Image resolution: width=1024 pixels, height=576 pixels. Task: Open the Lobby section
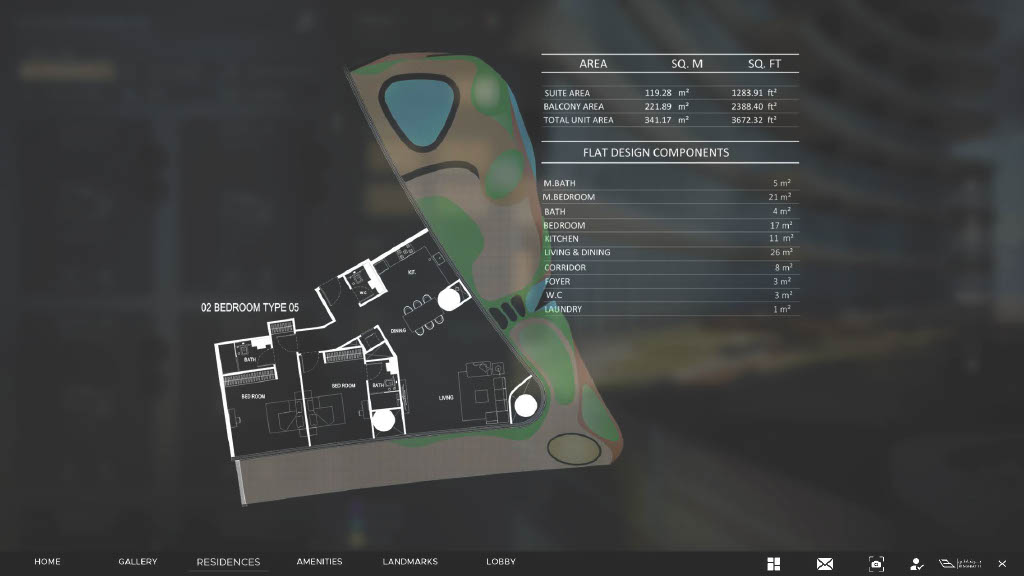[x=501, y=562]
